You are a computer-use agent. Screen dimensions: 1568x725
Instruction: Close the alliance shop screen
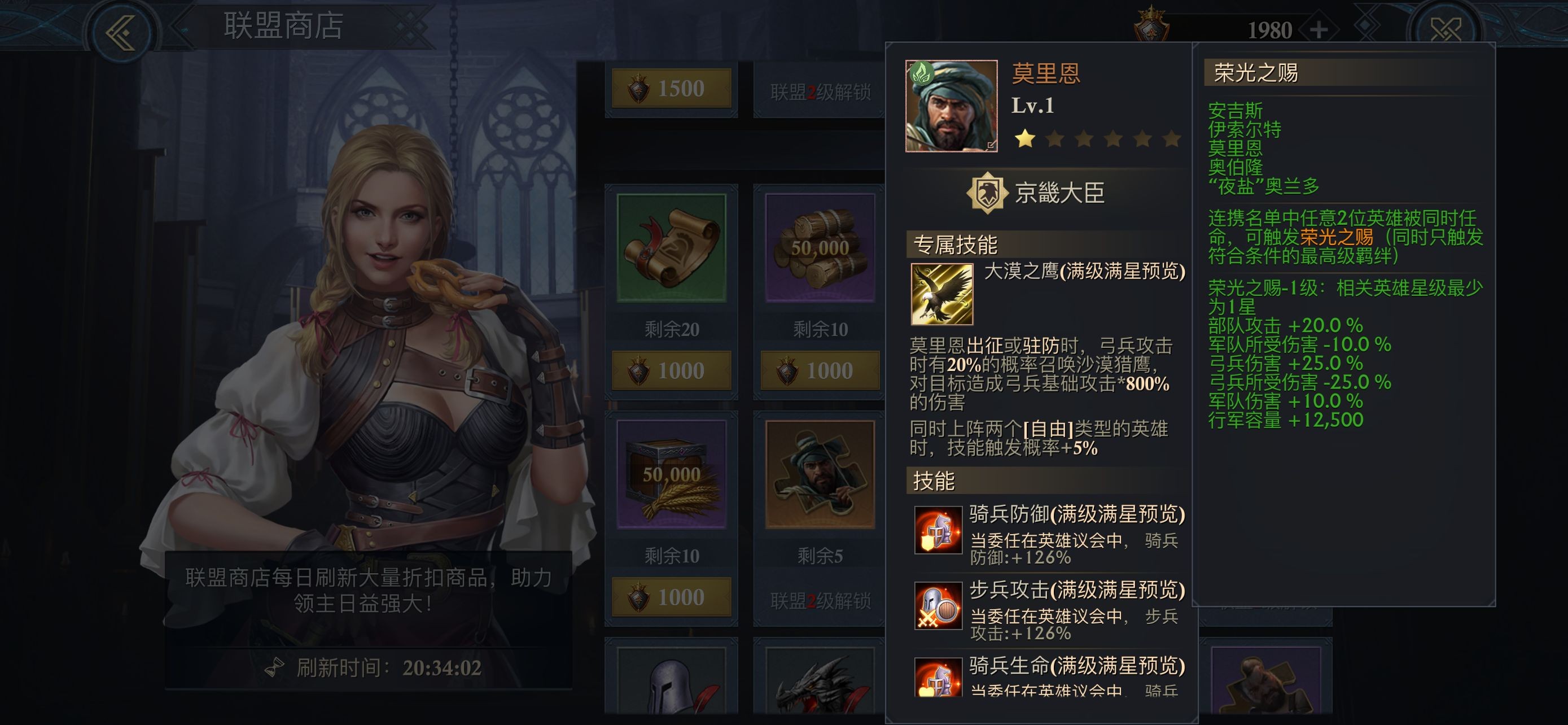point(1445,29)
